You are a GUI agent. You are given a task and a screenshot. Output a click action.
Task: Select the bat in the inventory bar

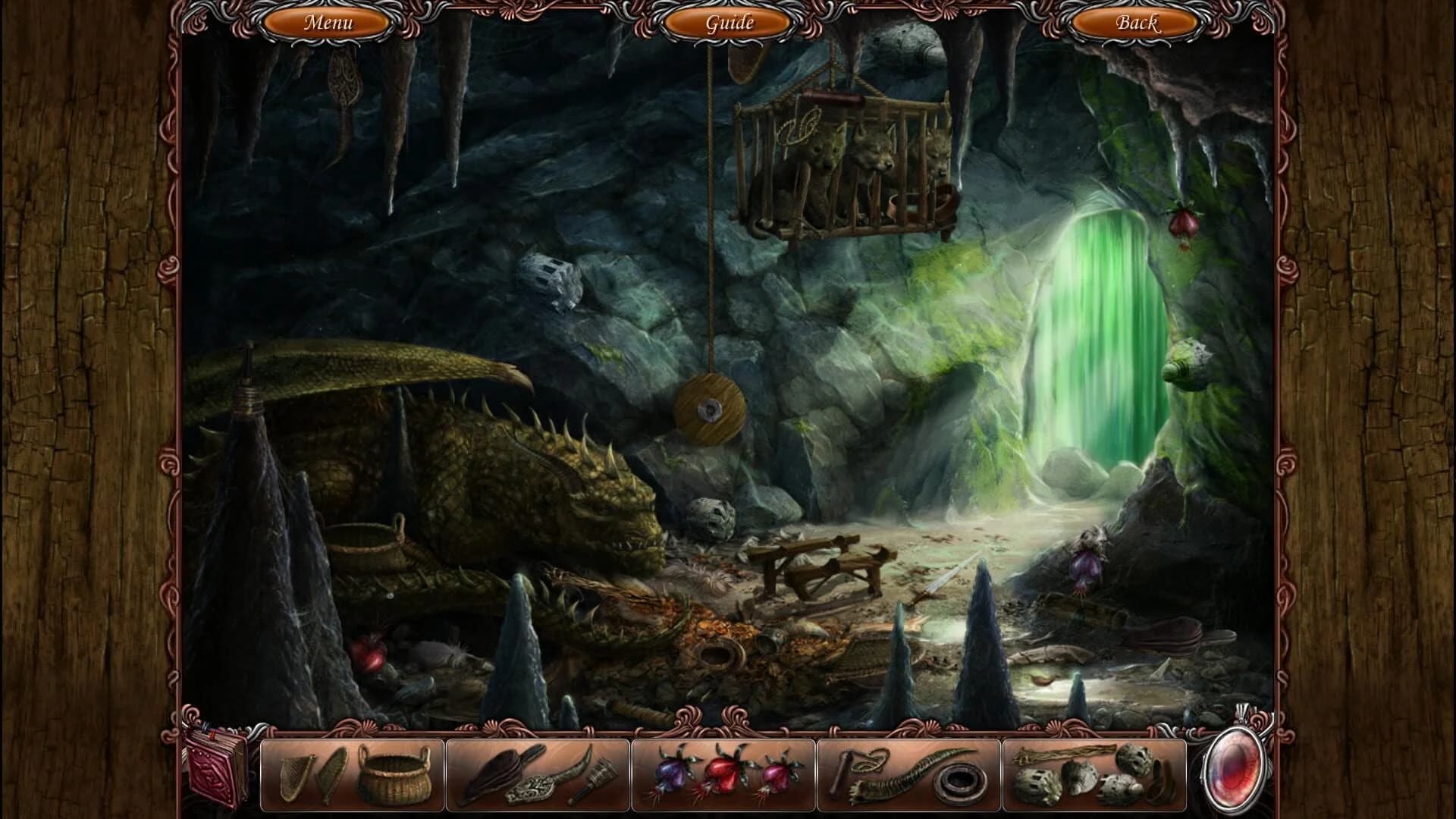[497, 773]
